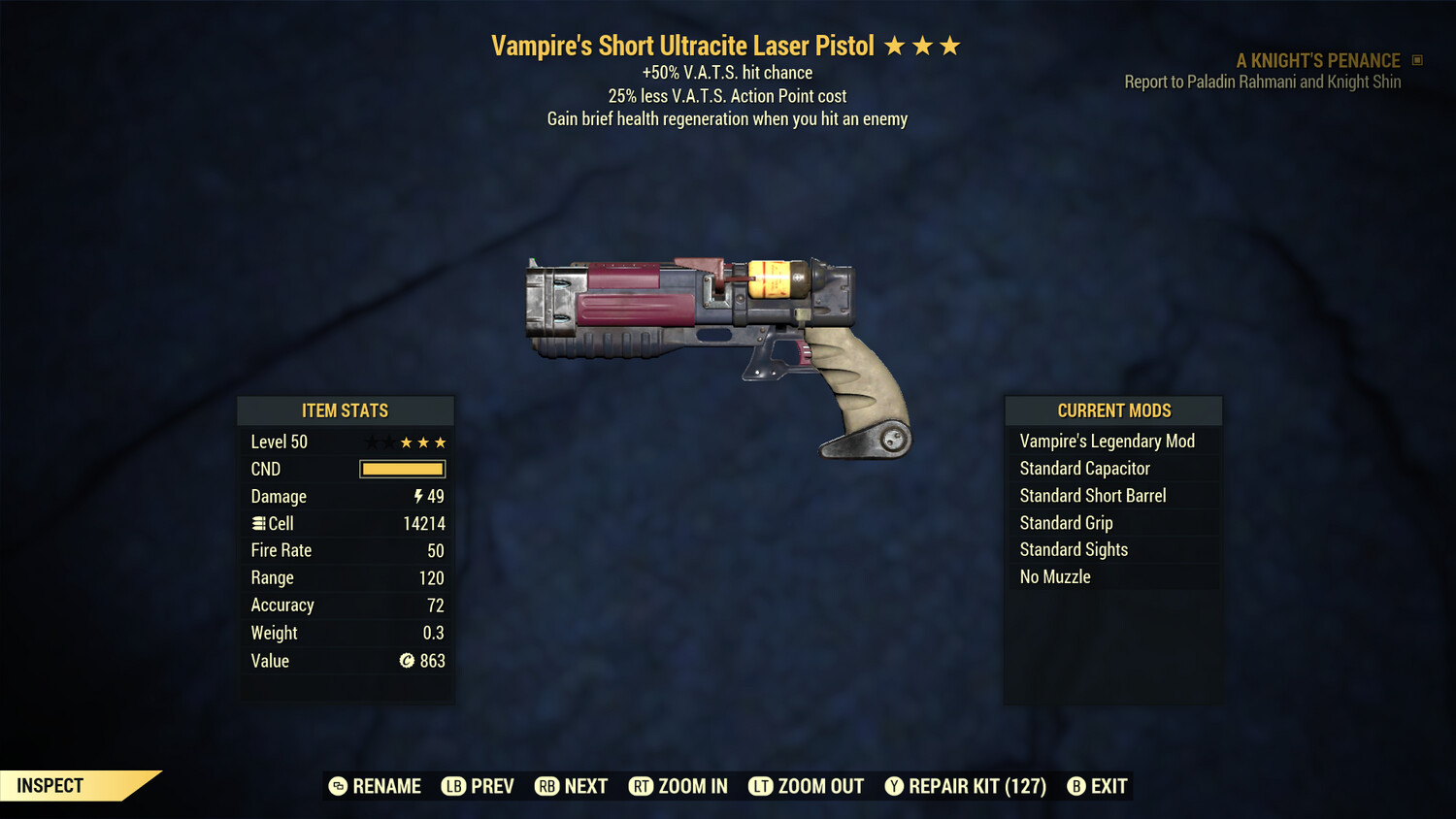1456x819 pixels.
Task: Click the Y button icon for Repair Kit
Action: pyautogui.click(x=894, y=786)
